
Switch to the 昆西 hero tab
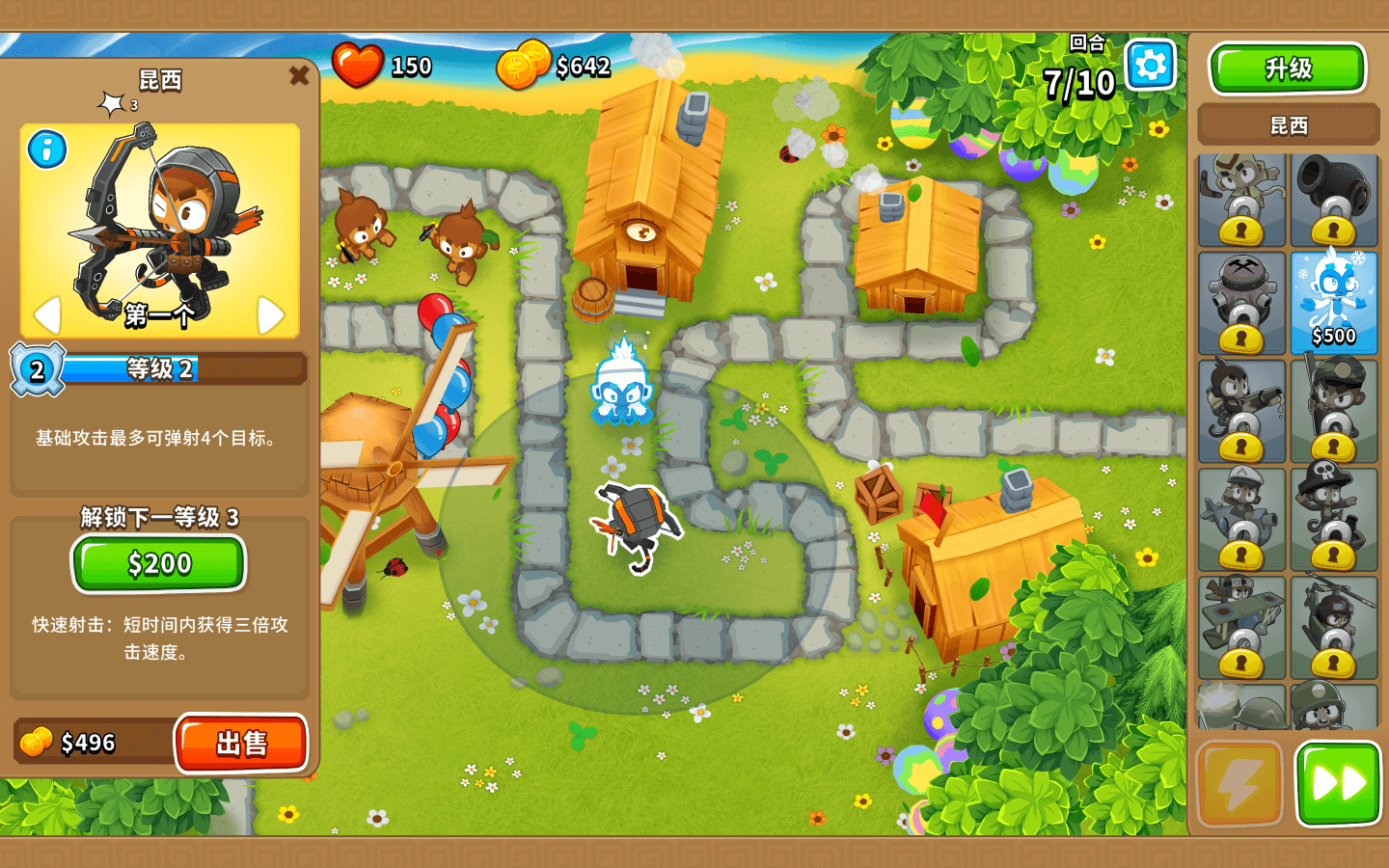(x=1288, y=125)
